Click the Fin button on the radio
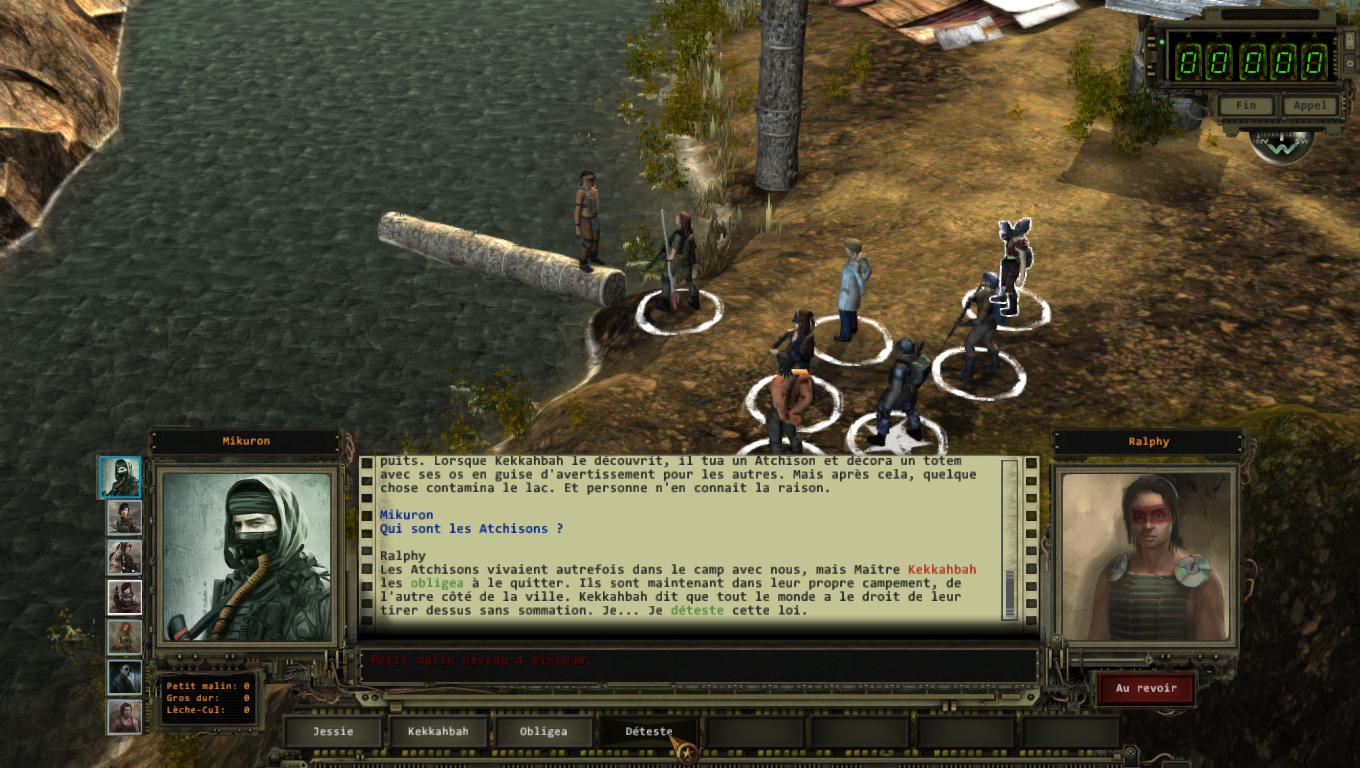This screenshot has height=768, width=1360. pos(1245,105)
